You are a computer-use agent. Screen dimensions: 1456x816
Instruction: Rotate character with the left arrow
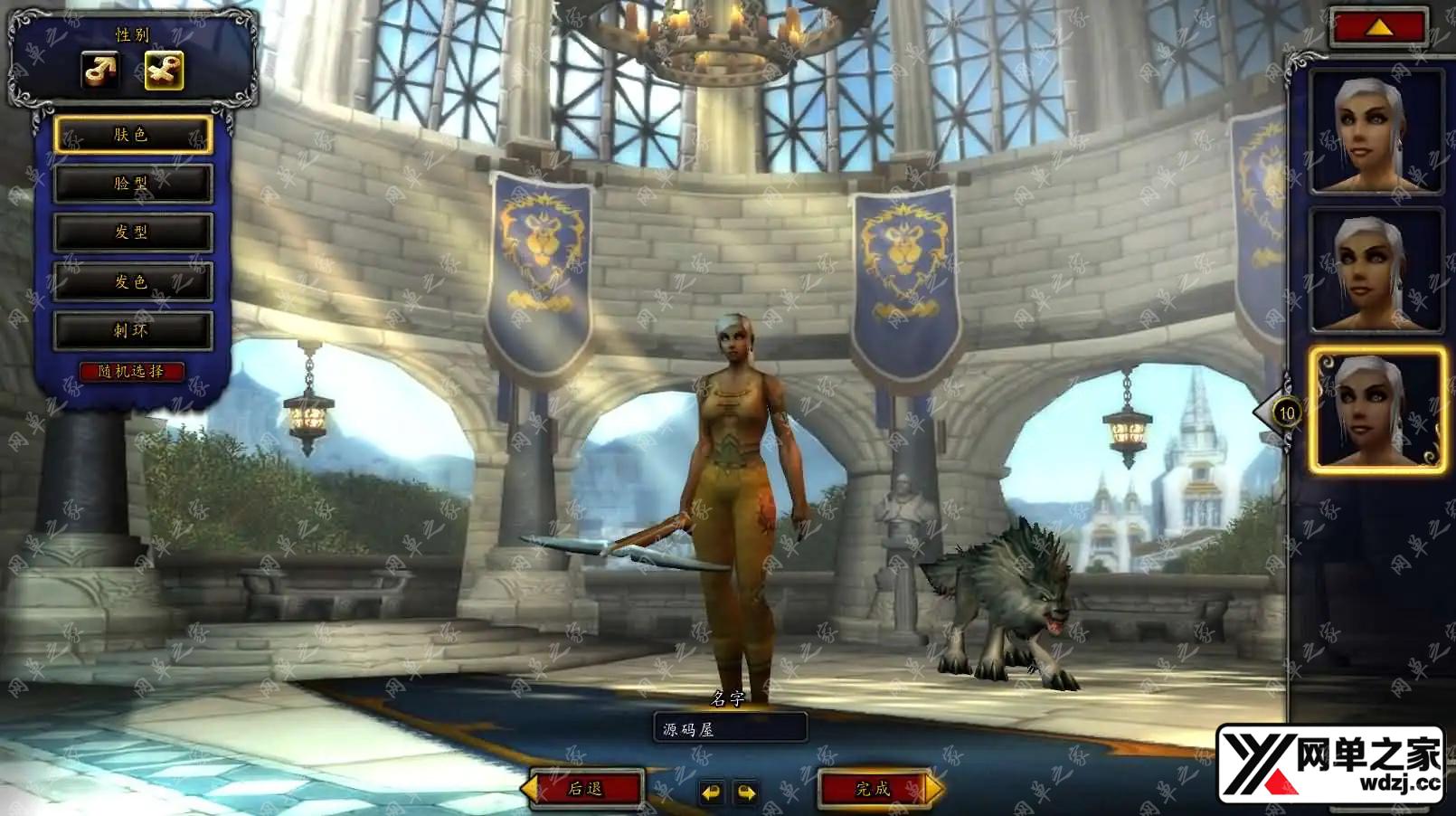pyautogui.click(x=712, y=792)
